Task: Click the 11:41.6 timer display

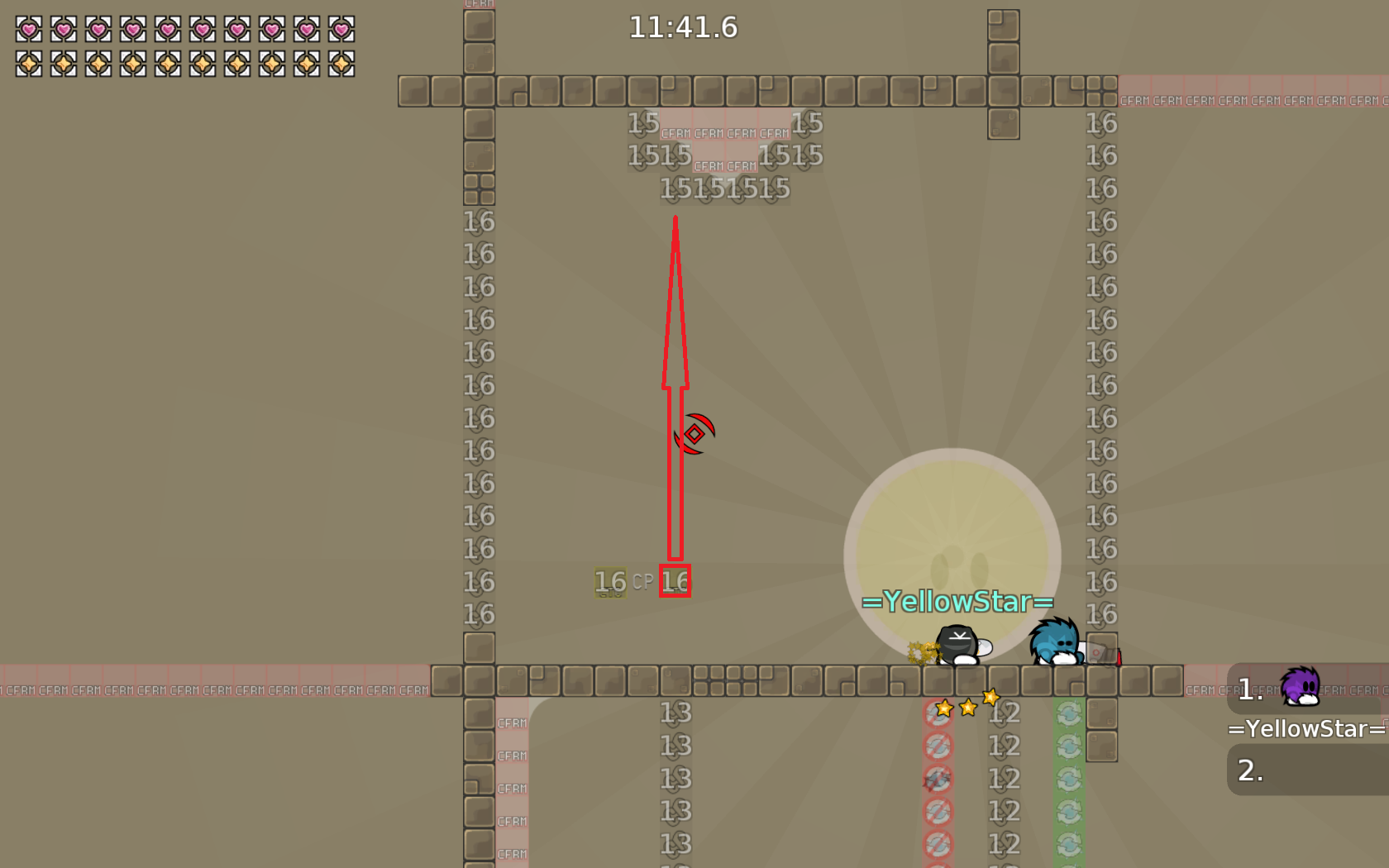Action: (x=683, y=27)
